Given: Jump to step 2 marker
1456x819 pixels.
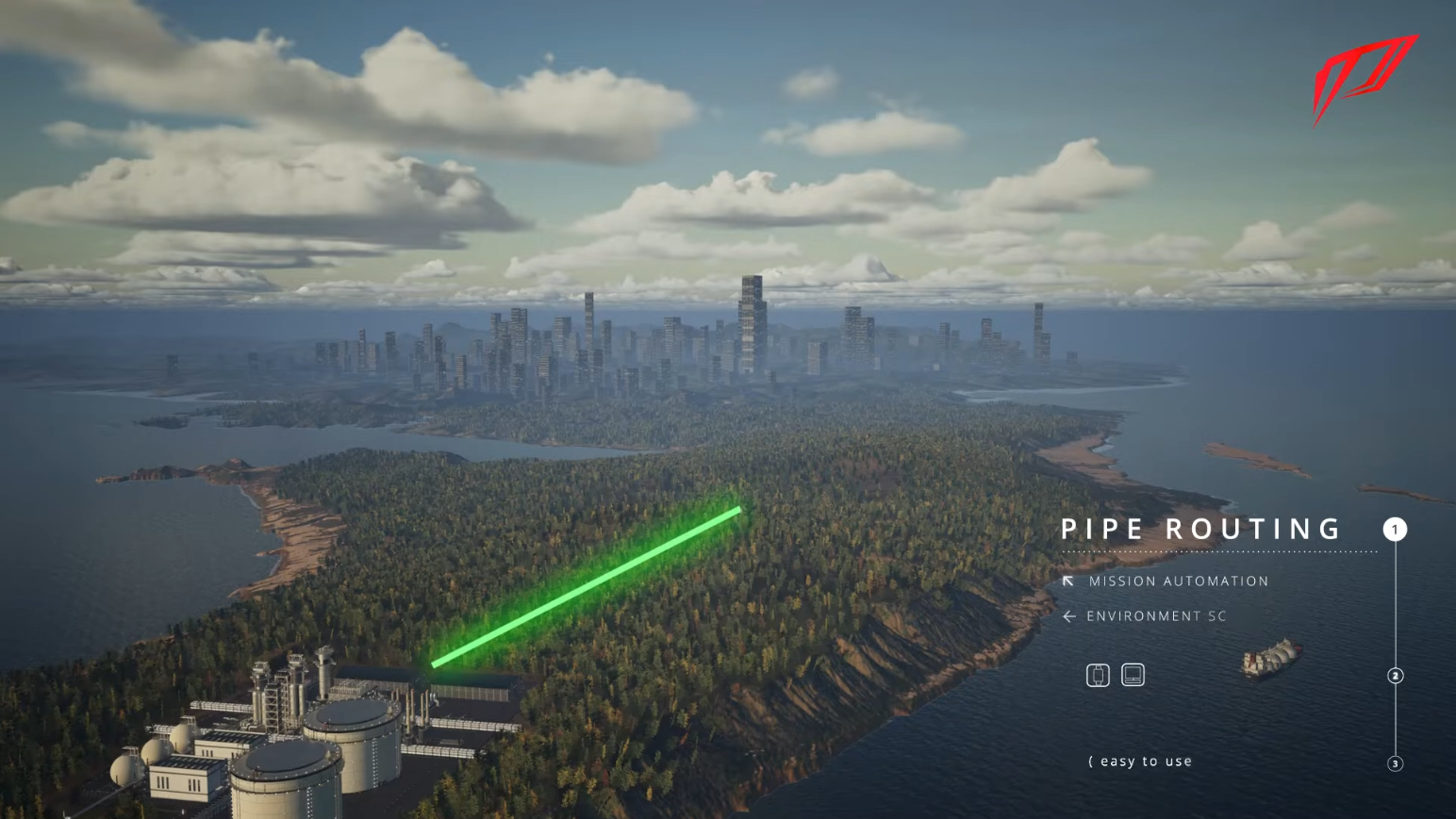Looking at the screenshot, I should click(x=1396, y=676).
